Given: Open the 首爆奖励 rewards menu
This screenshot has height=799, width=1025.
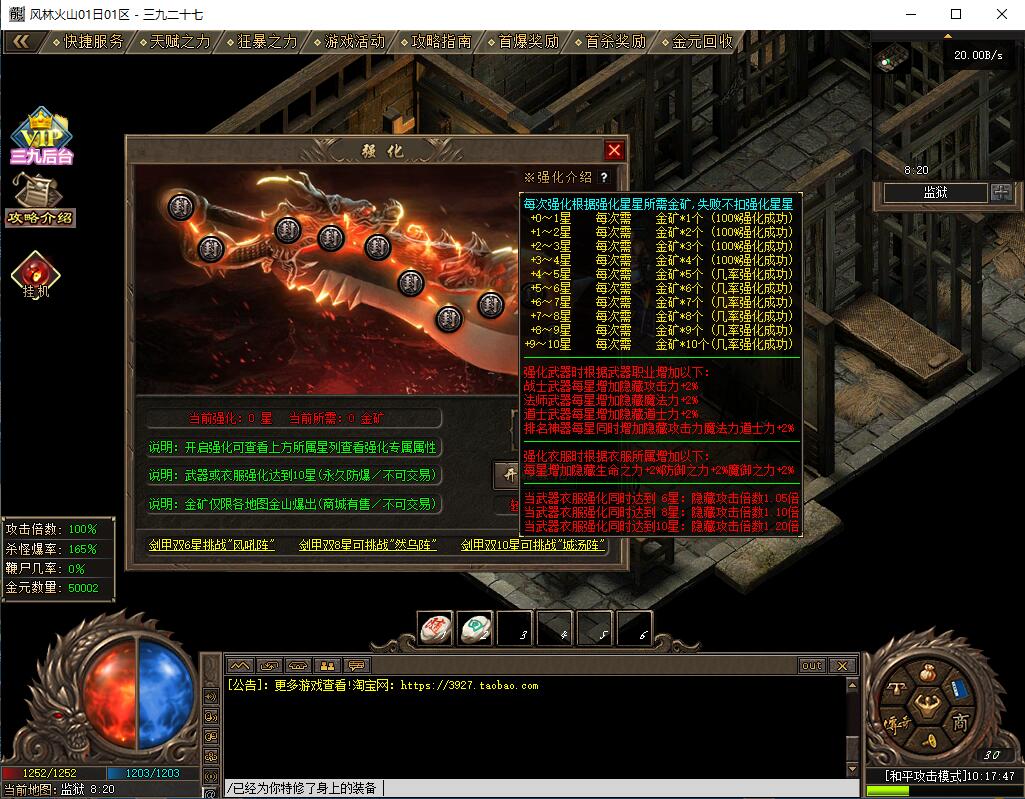Looking at the screenshot, I should point(529,42).
